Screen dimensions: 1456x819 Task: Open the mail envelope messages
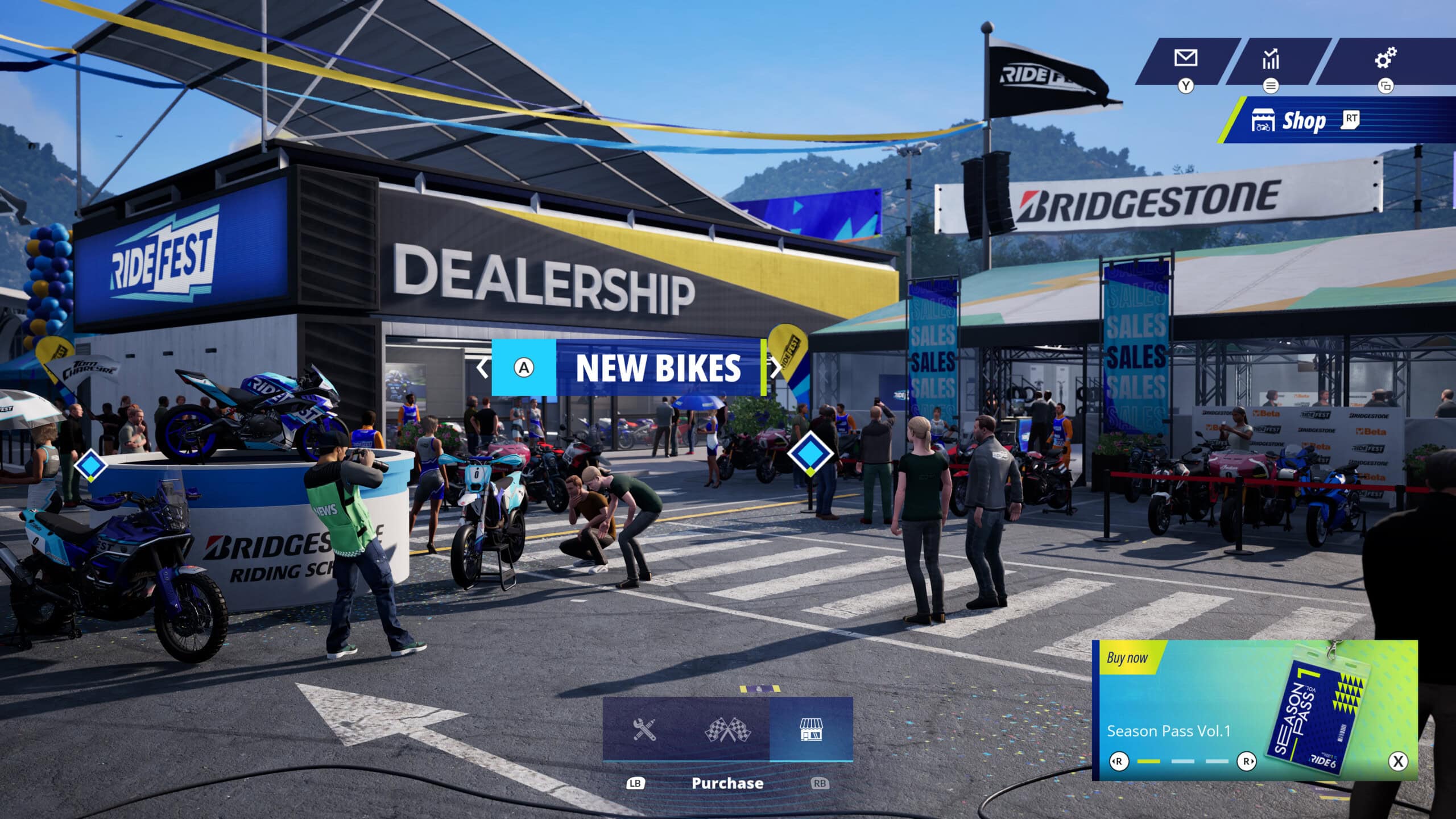click(x=1186, y=59)
